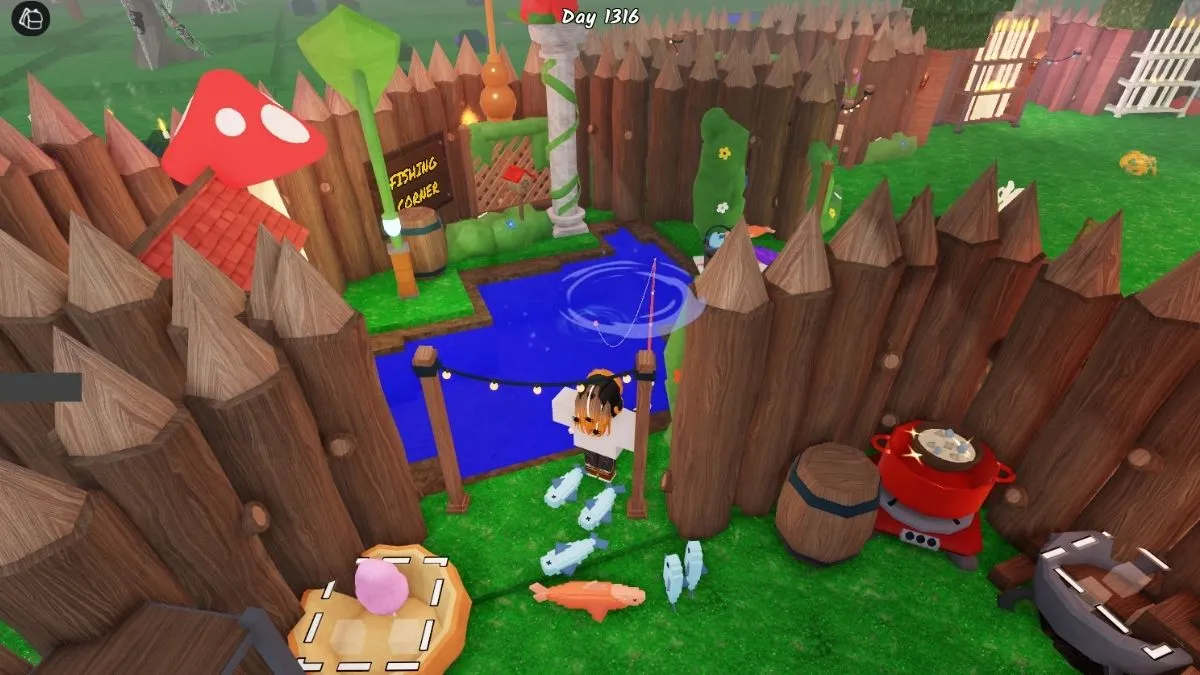Image resolution: width=1200 pixels, height=675 pixels.
Task: Open the Roblox menu button
Action: point(31,17)
